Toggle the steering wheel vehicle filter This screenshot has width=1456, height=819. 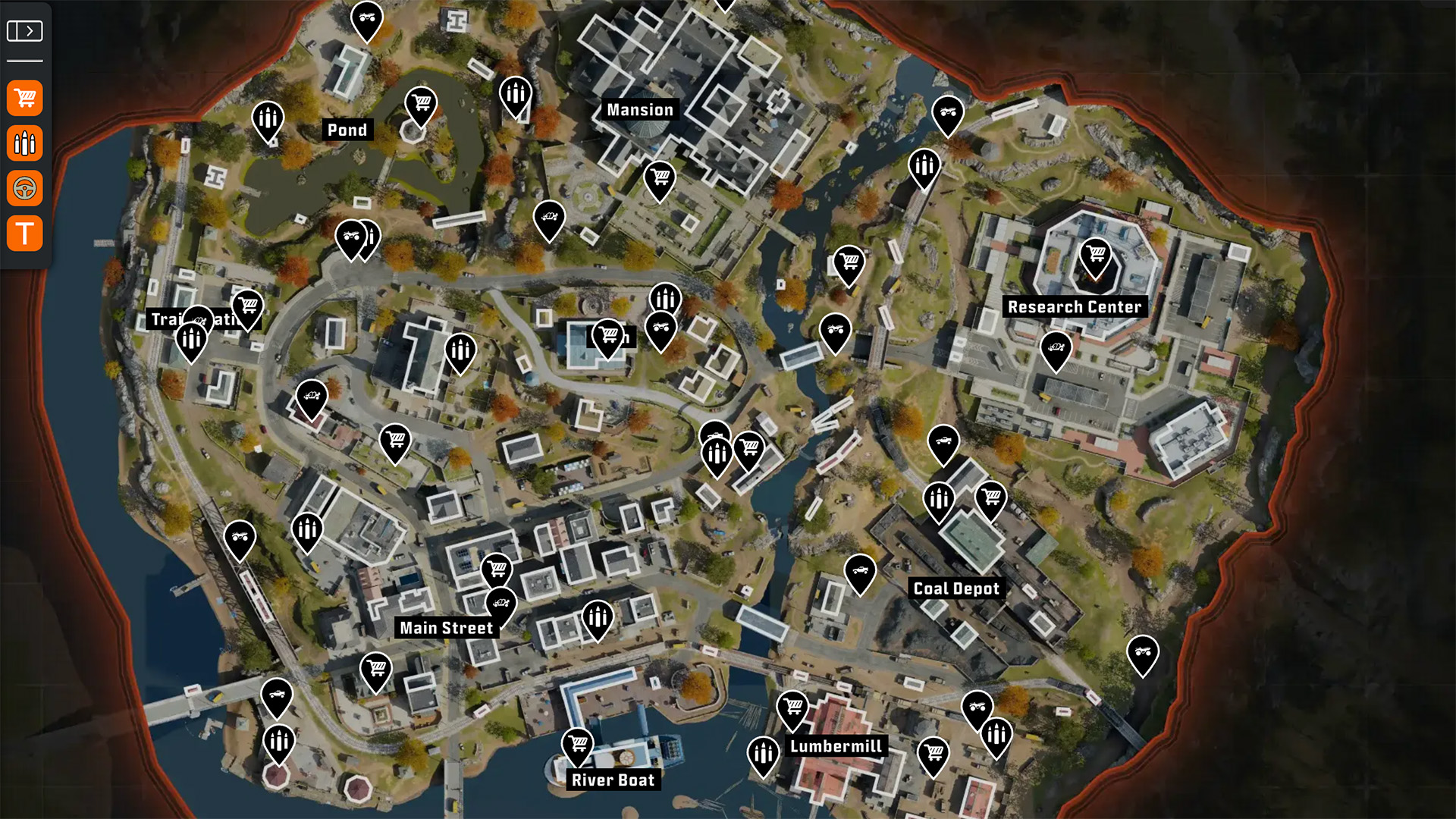pyautogui.click(x=25, y=188)
